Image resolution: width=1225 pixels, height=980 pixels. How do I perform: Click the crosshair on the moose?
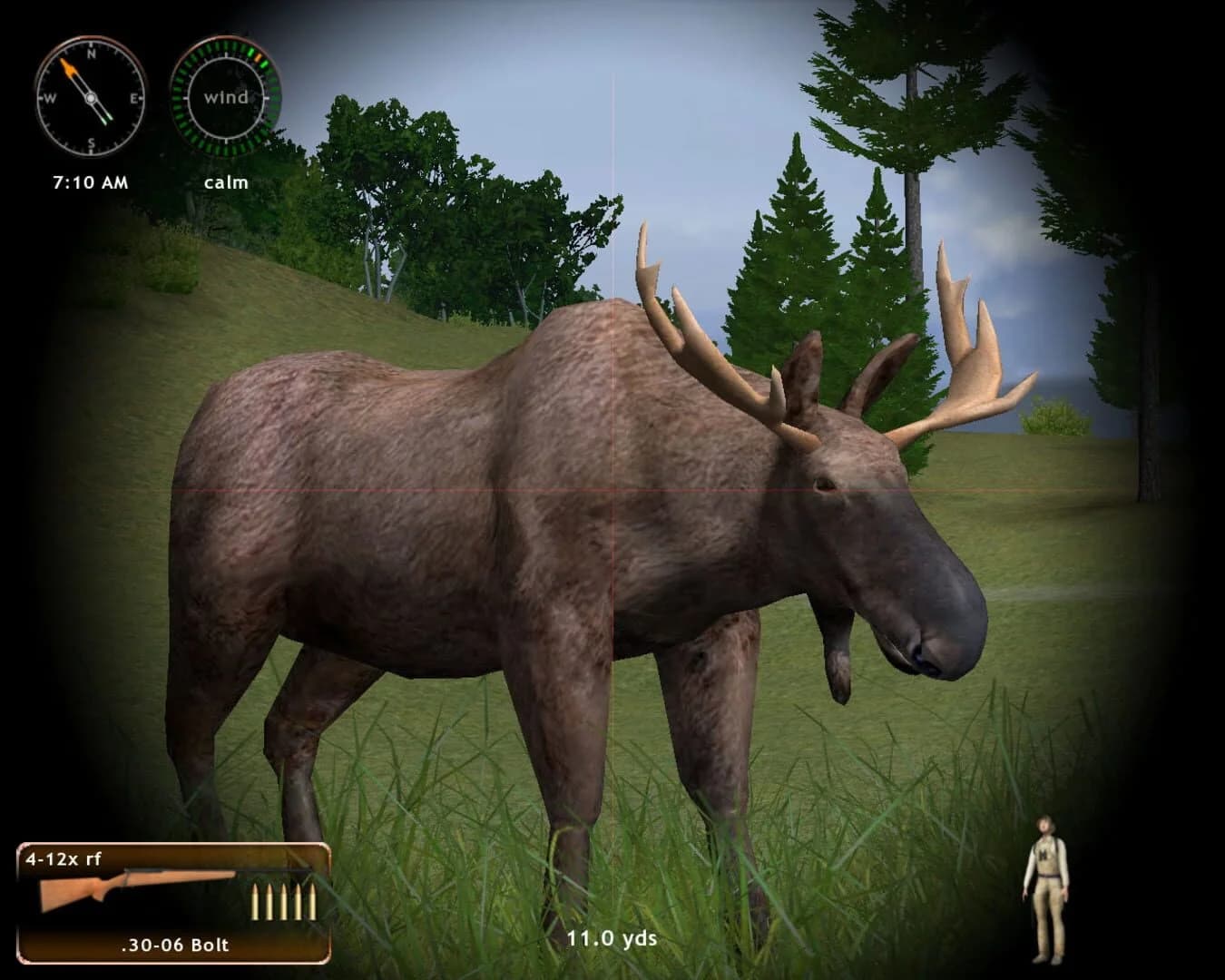coord(612,490)
